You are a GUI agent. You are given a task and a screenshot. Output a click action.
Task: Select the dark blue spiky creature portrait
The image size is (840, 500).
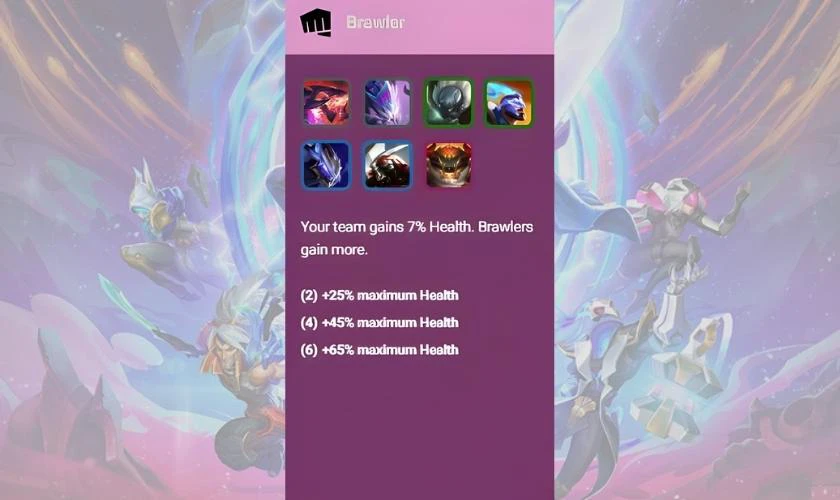point(326,165)
